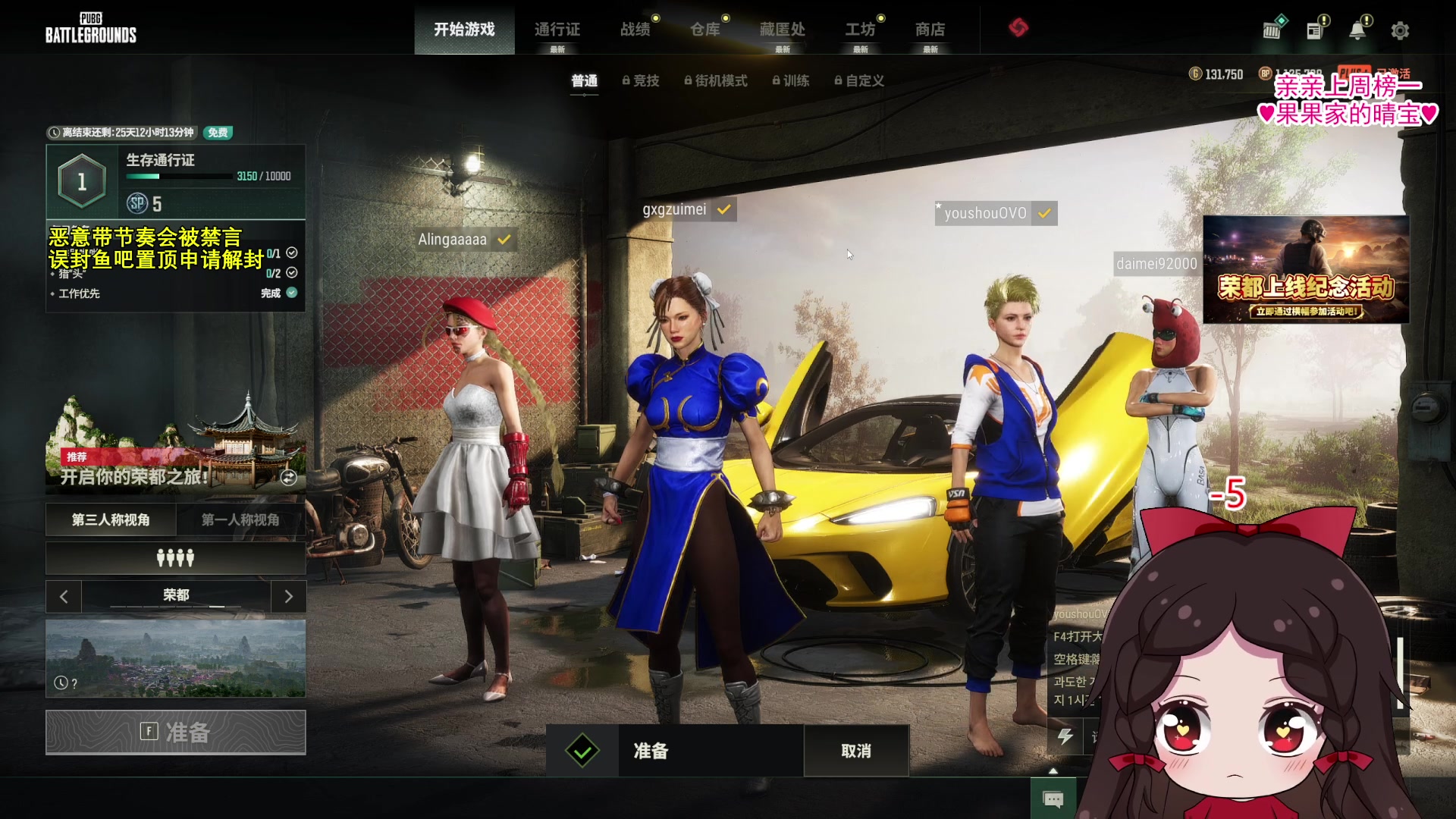Viewport: 1456px width, 819px height.
Task: Open the 自定义 custom match tab
Action: click(x=859, y=80)
